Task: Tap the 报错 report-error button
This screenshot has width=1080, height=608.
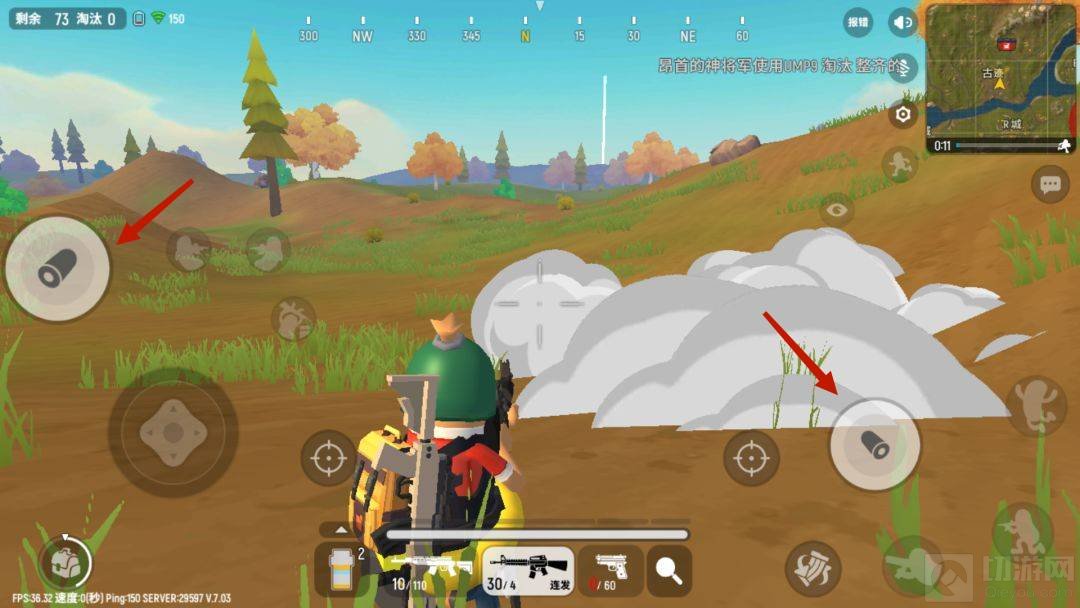Action: point(858,22)
